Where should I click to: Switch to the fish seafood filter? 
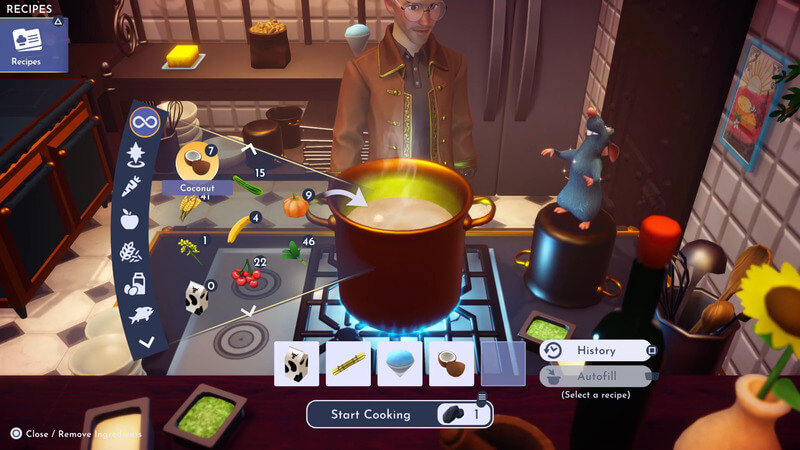[x=140, y=314]
